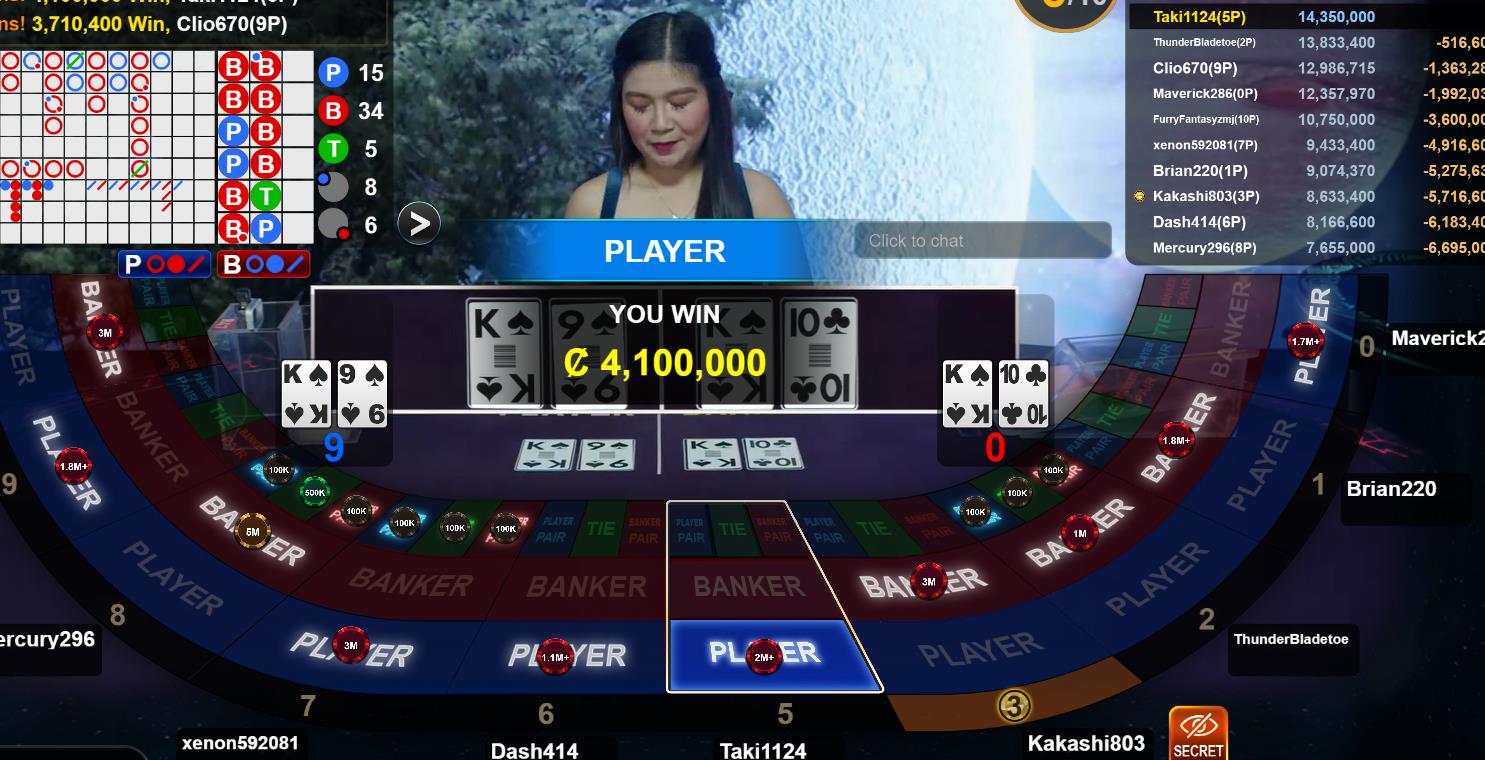Select the ThunderBladetoe seat name plate

coord(1290,639)
